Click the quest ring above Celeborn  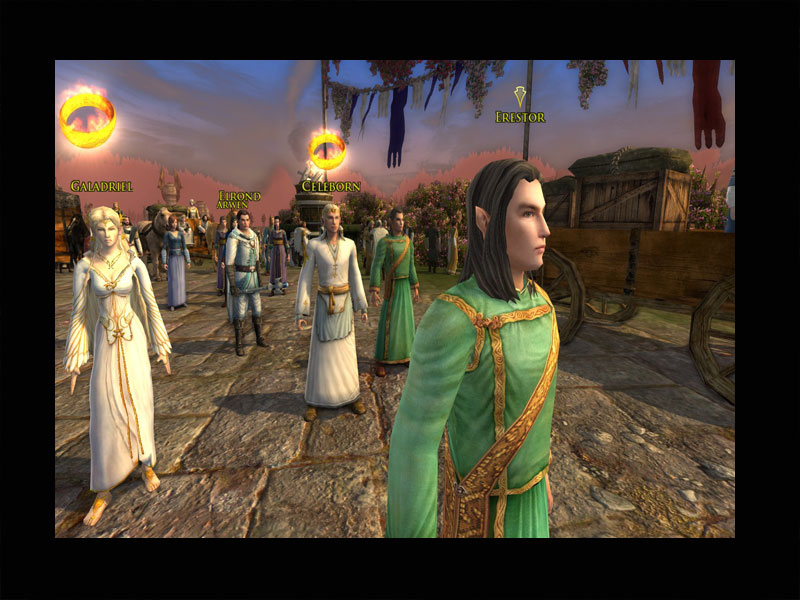coord(327,150)
